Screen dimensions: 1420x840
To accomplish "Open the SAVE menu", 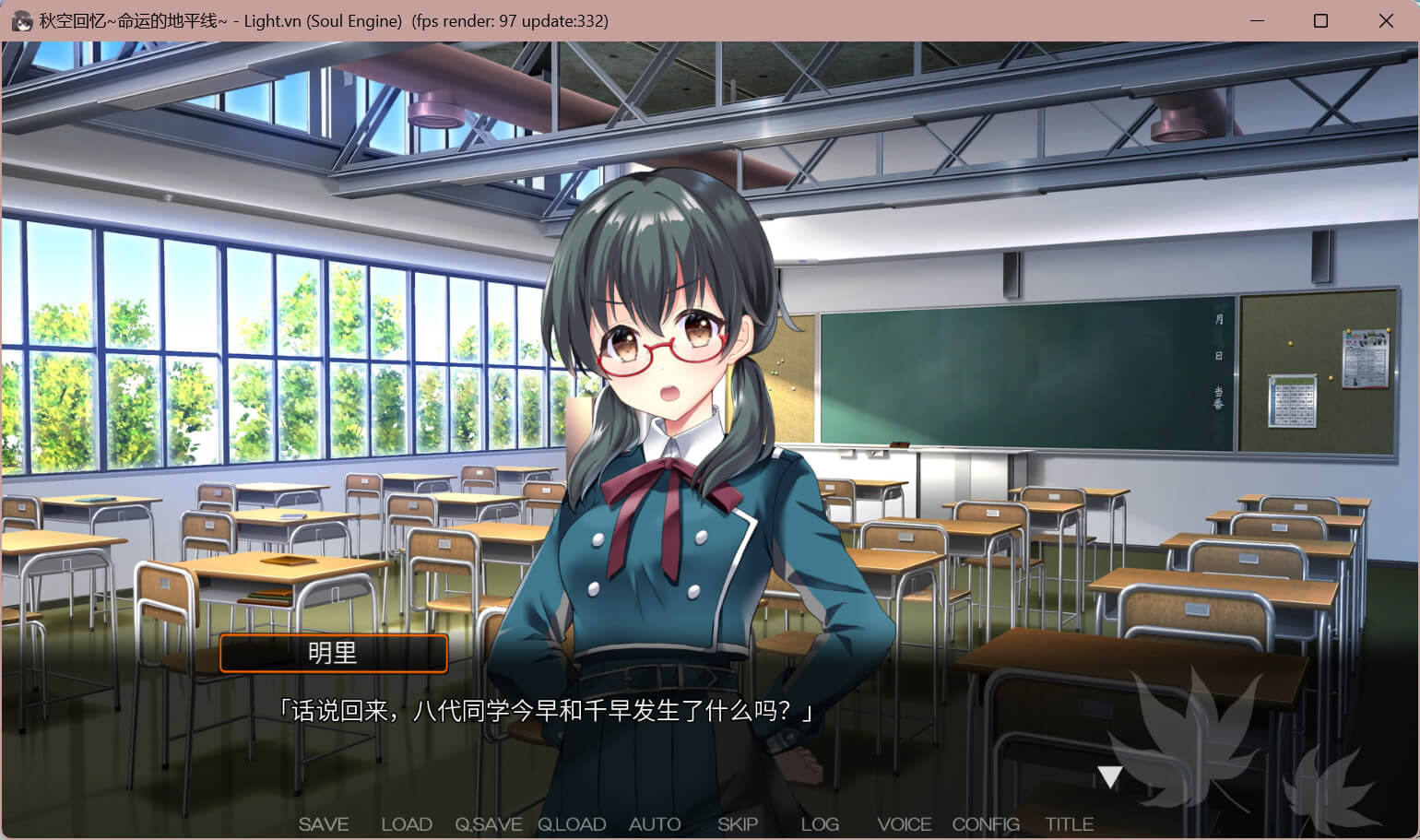I will [x=324, y=824].
